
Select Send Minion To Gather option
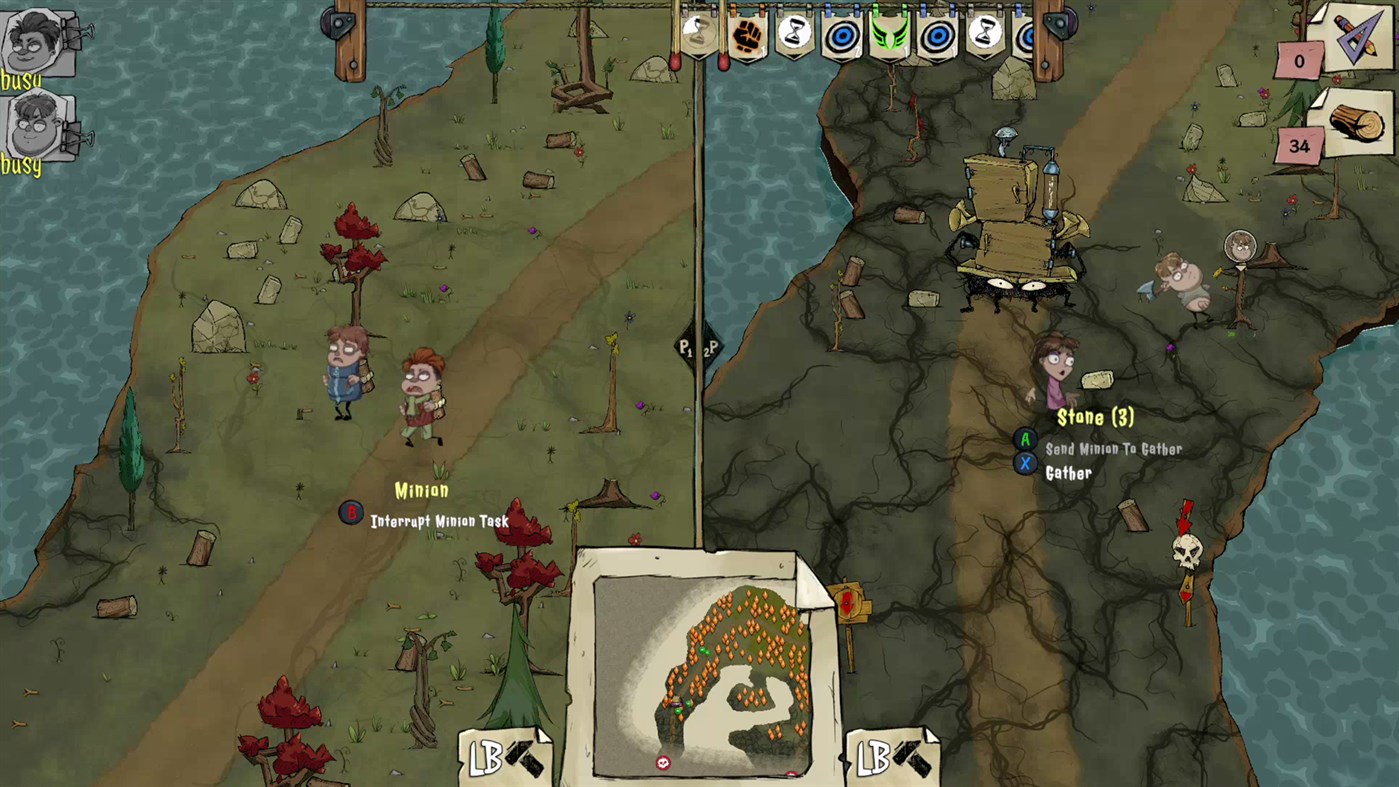tap(1112, 449)
